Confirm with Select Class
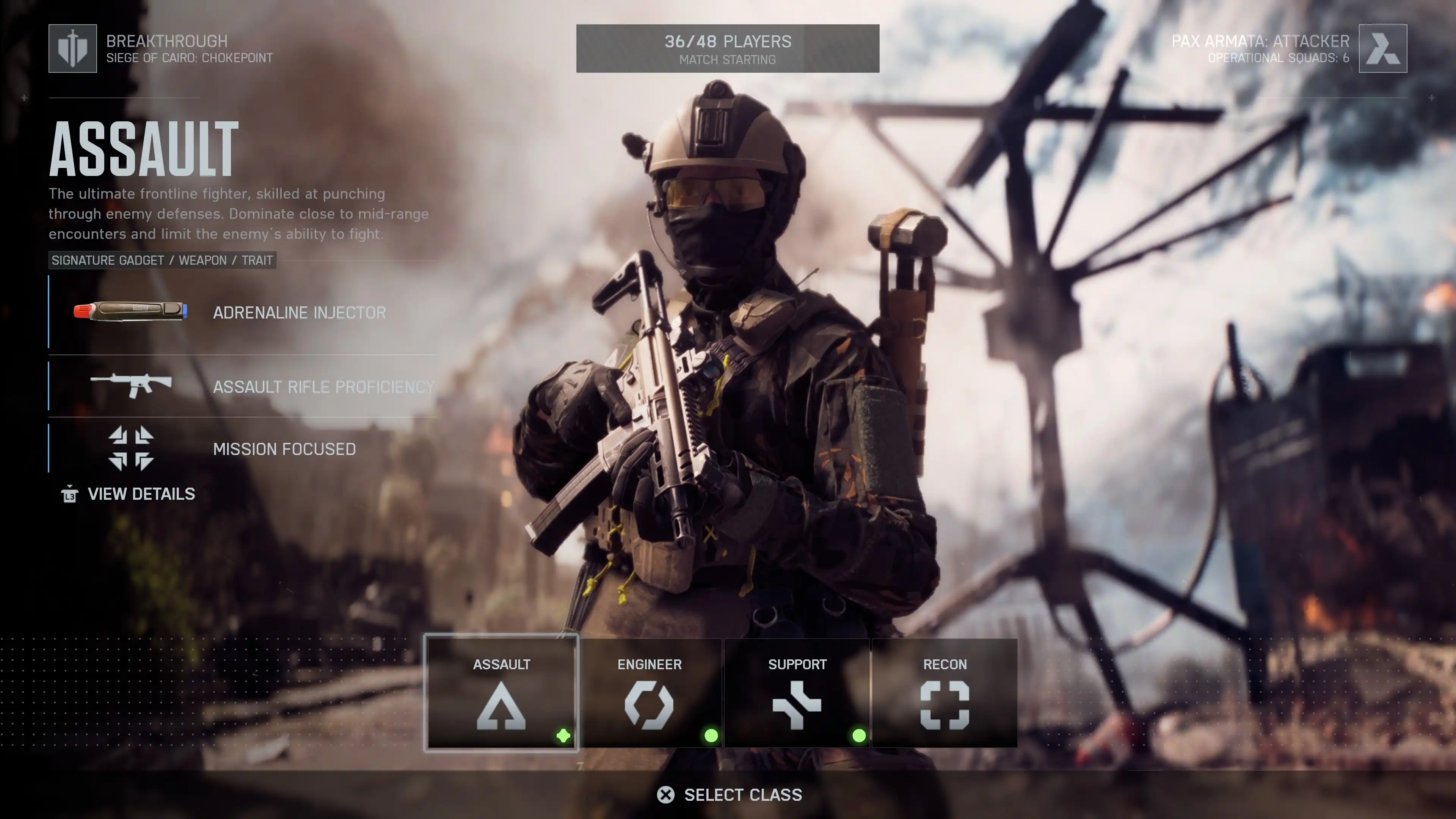This screenshot has width=1456, height=819. tap(729, 795)
